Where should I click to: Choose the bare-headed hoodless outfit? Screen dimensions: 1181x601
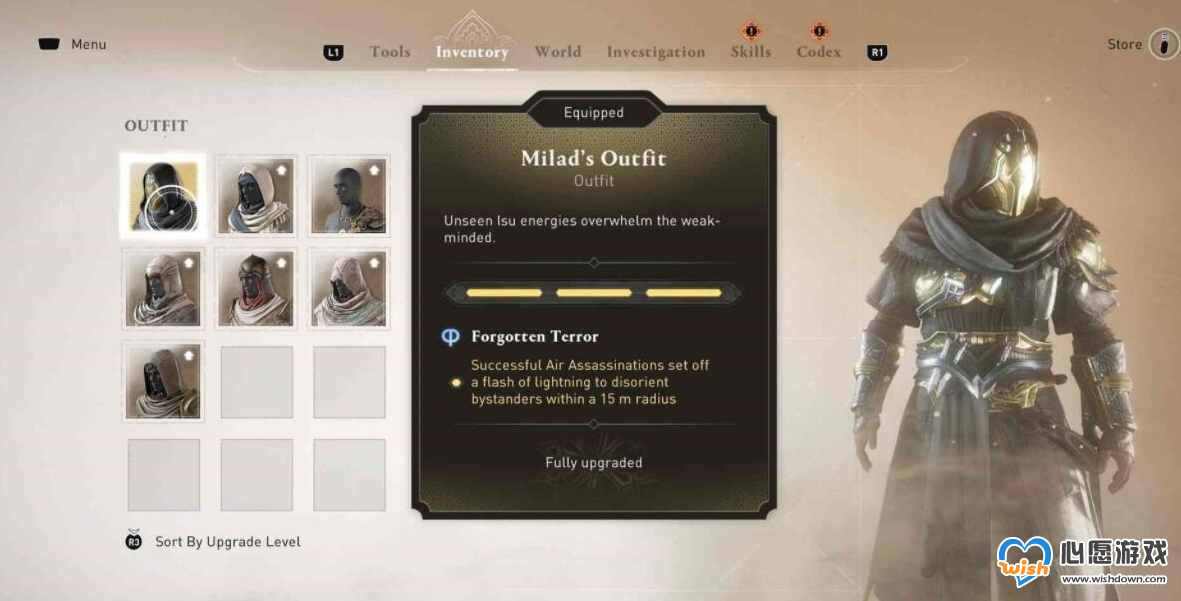pos(349,195)
